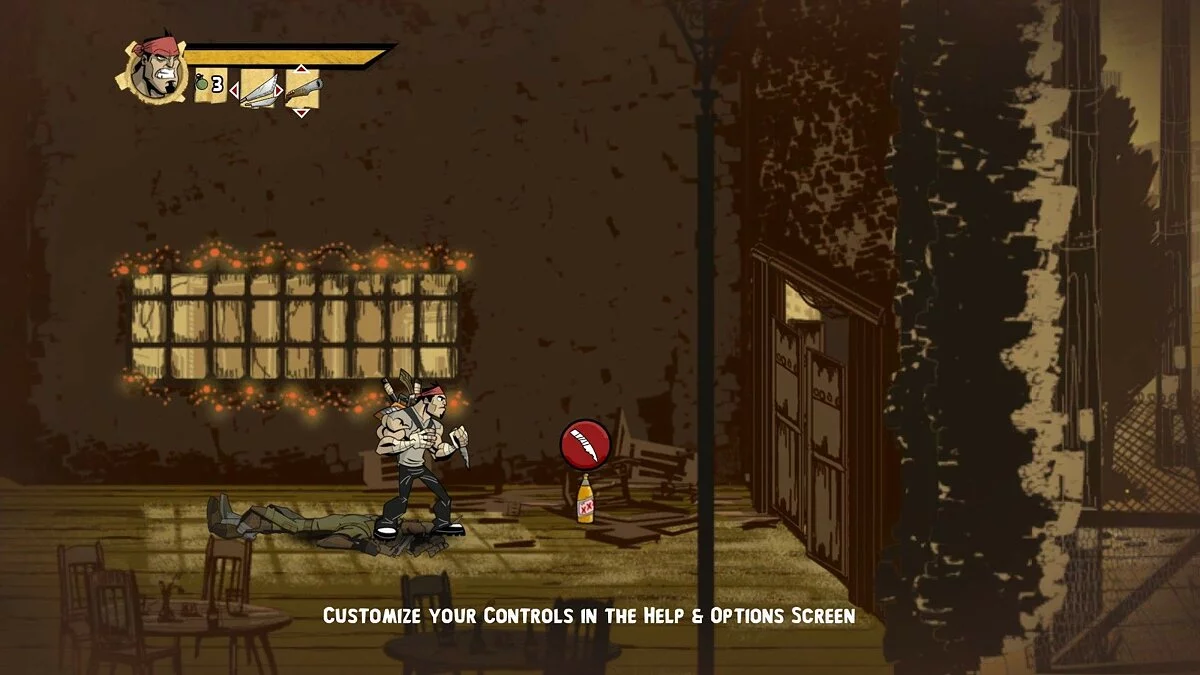This screenshot has height=675, width=1200.
Task: Choose the machete blades weapon slot
Action: (x=258, y=88)
